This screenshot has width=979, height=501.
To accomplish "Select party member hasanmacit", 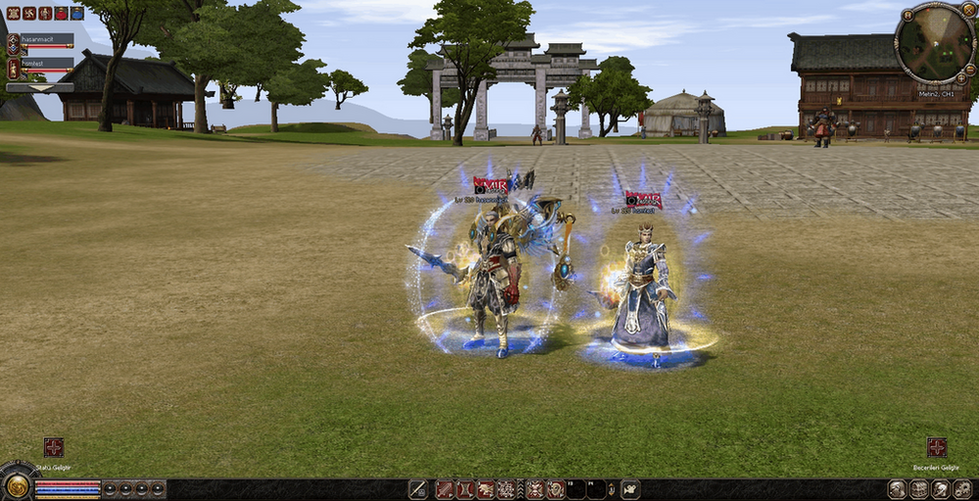I will pos(46,39).
